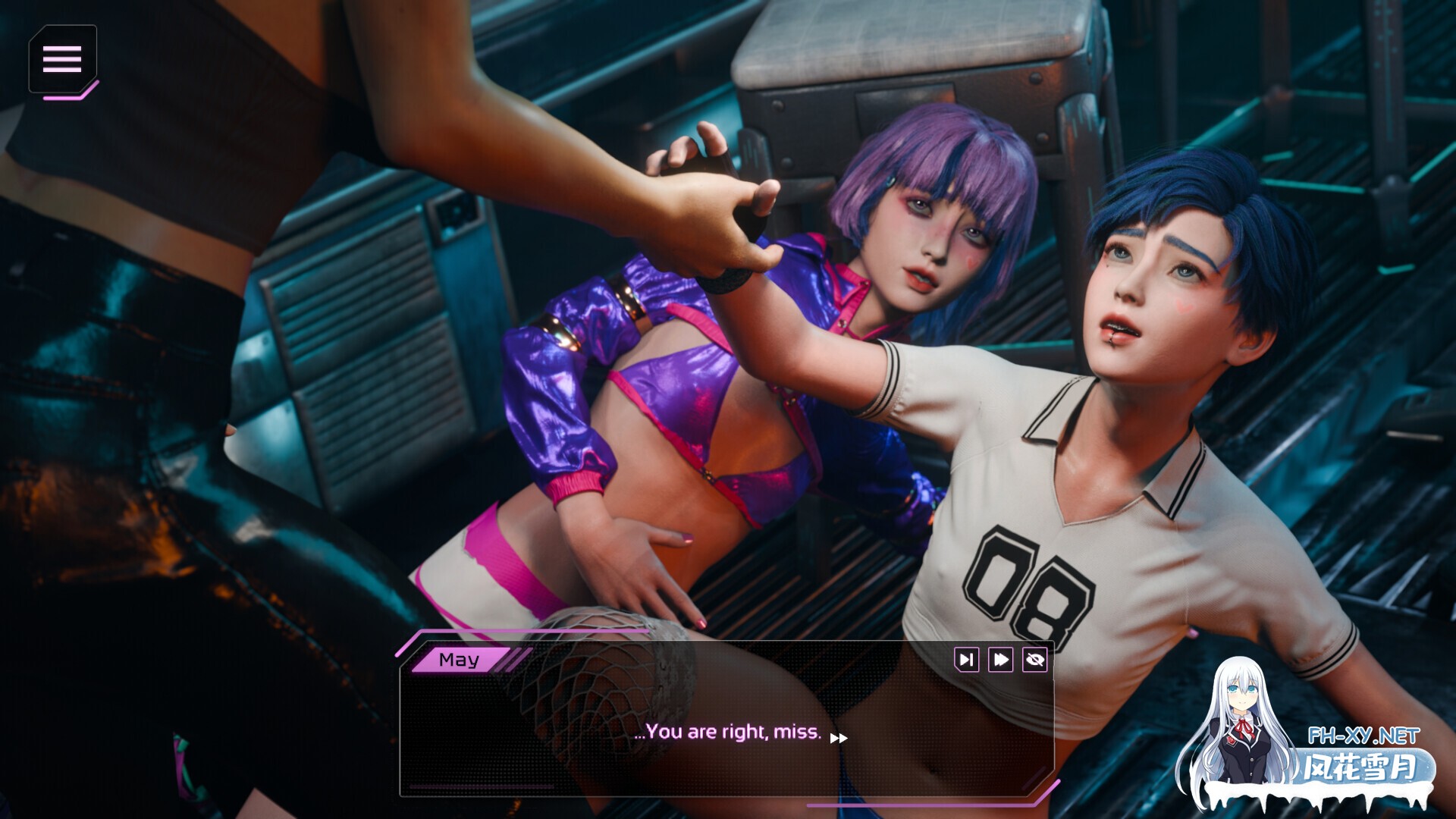Enable auto-advance using the double-arrow toggle
The image size is (1456, 819).
[999, 660]
